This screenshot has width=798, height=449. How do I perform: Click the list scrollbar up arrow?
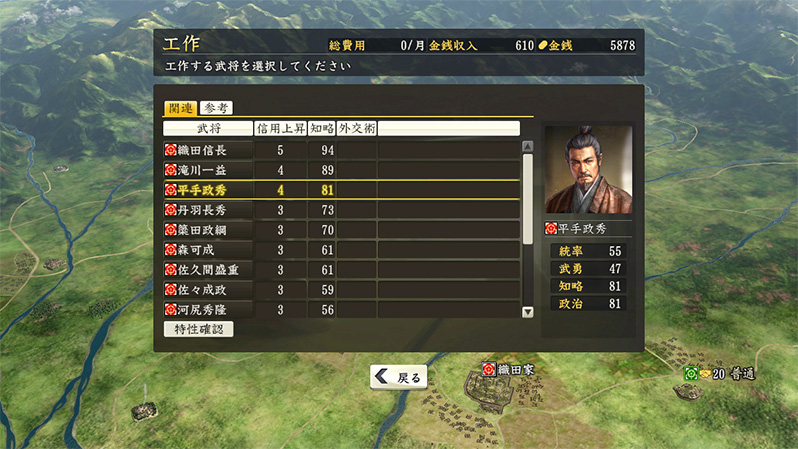click(528, 146)
